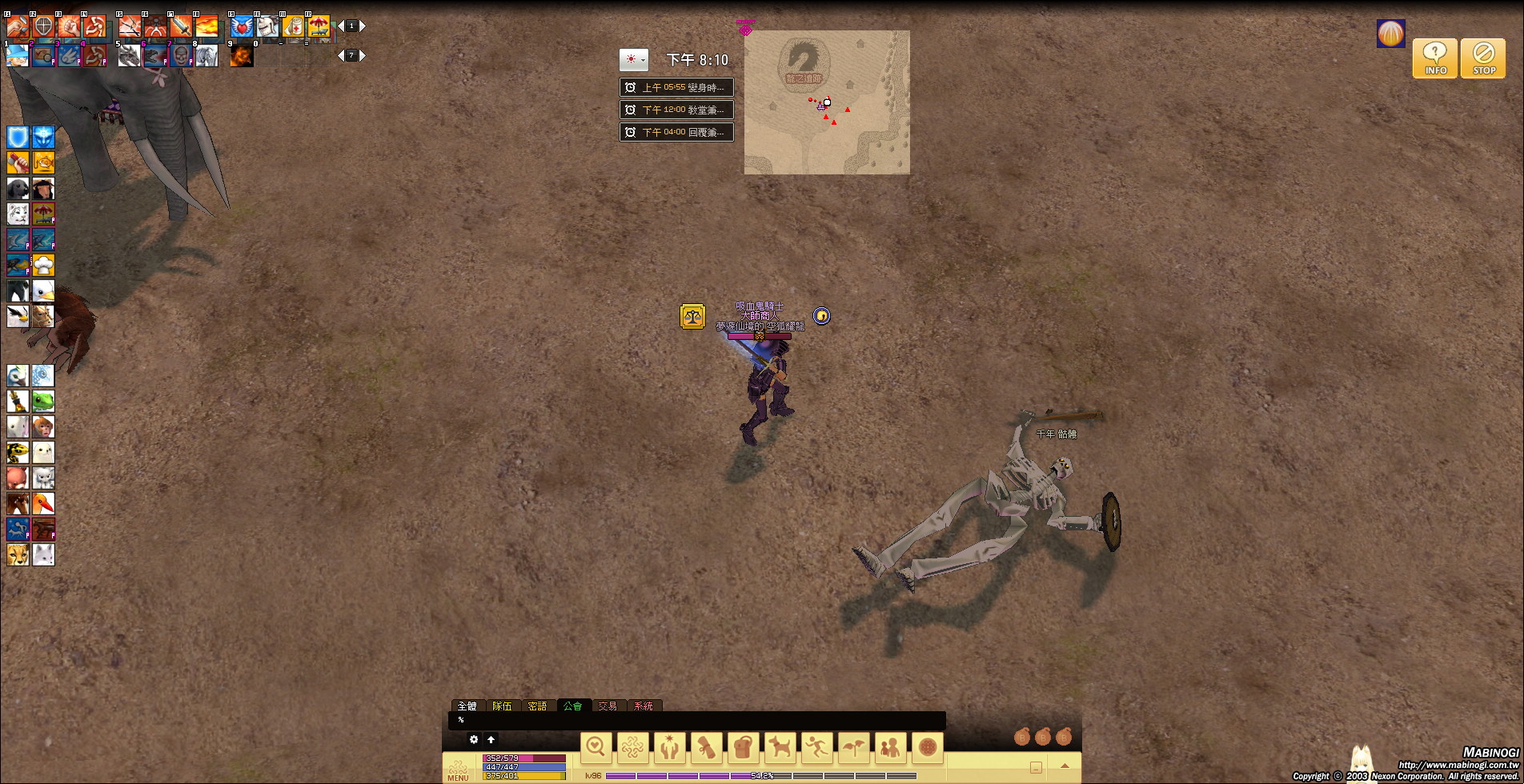Open the 系統 system chat tab

click(643, 706)
